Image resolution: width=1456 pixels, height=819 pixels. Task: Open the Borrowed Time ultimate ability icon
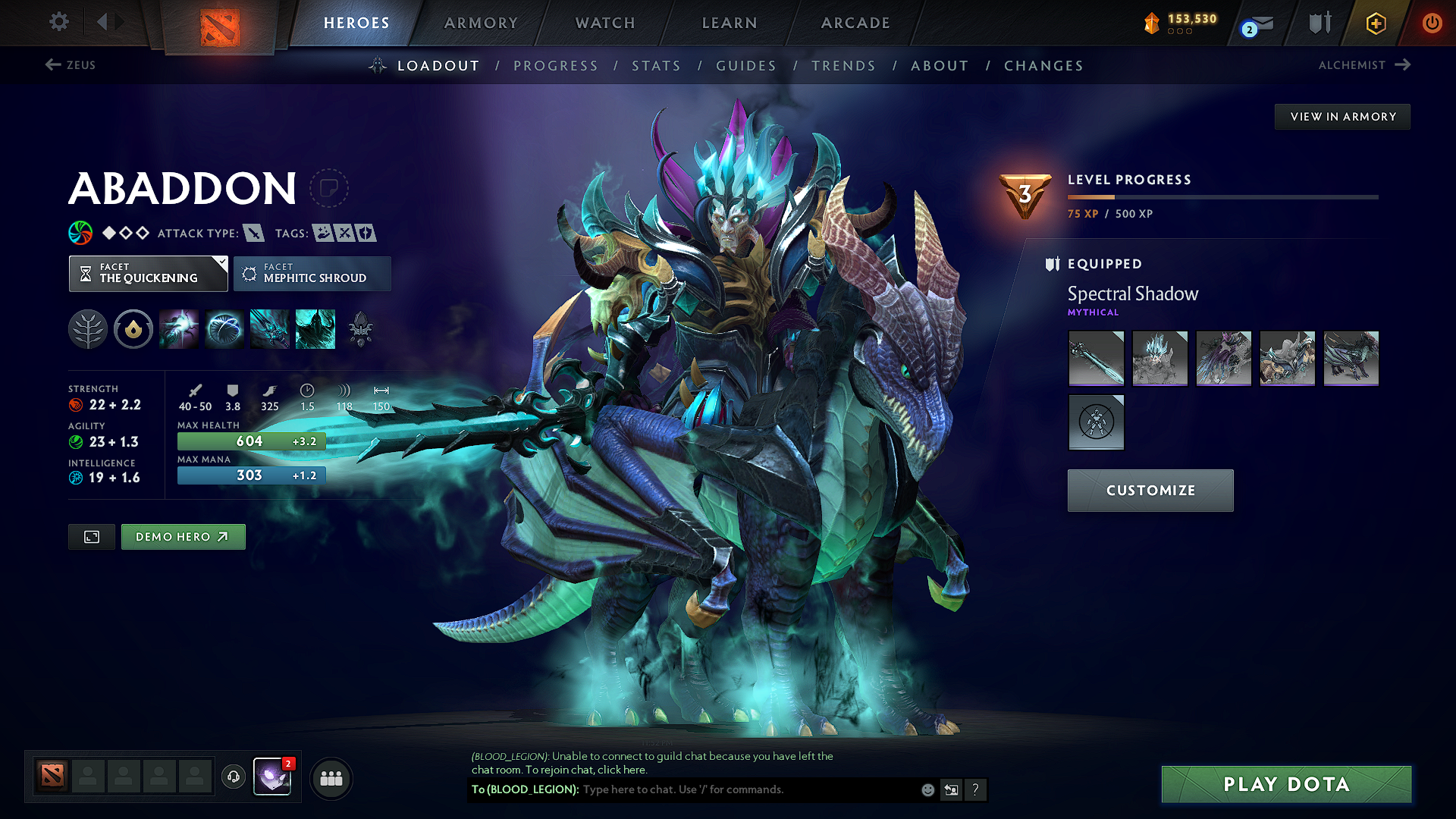point(315,328)
